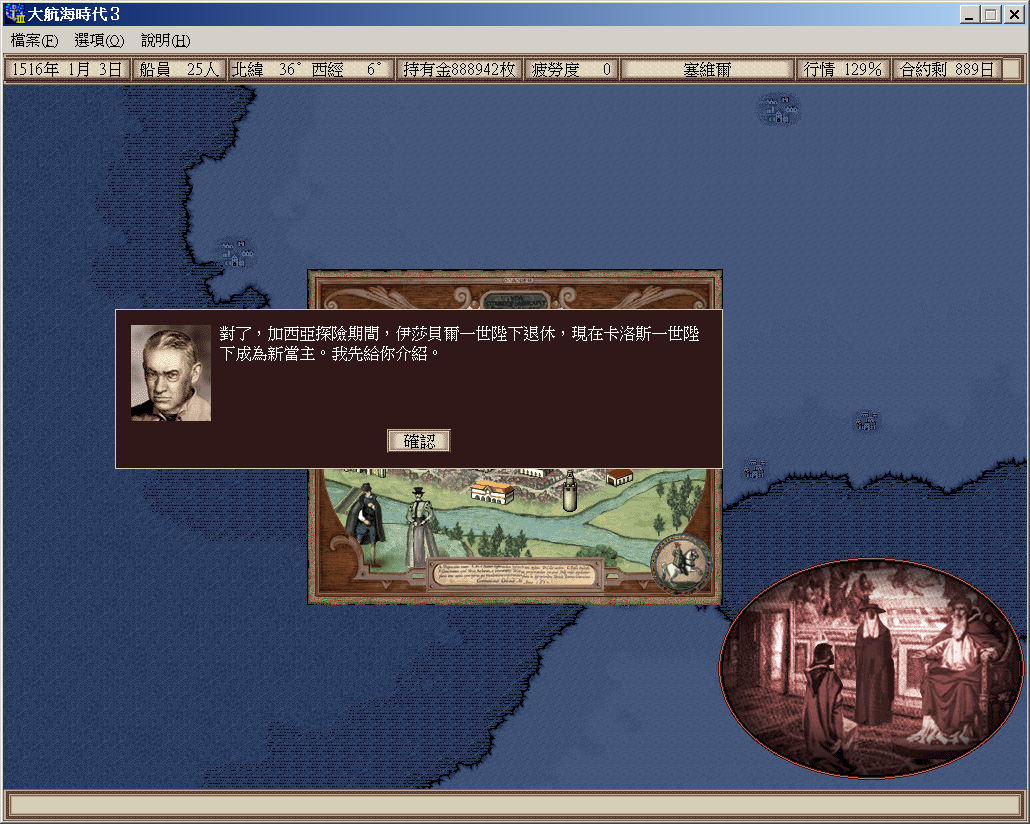
Task: Open the 選項 (Options) menu
Action: (x=99, y=41)
